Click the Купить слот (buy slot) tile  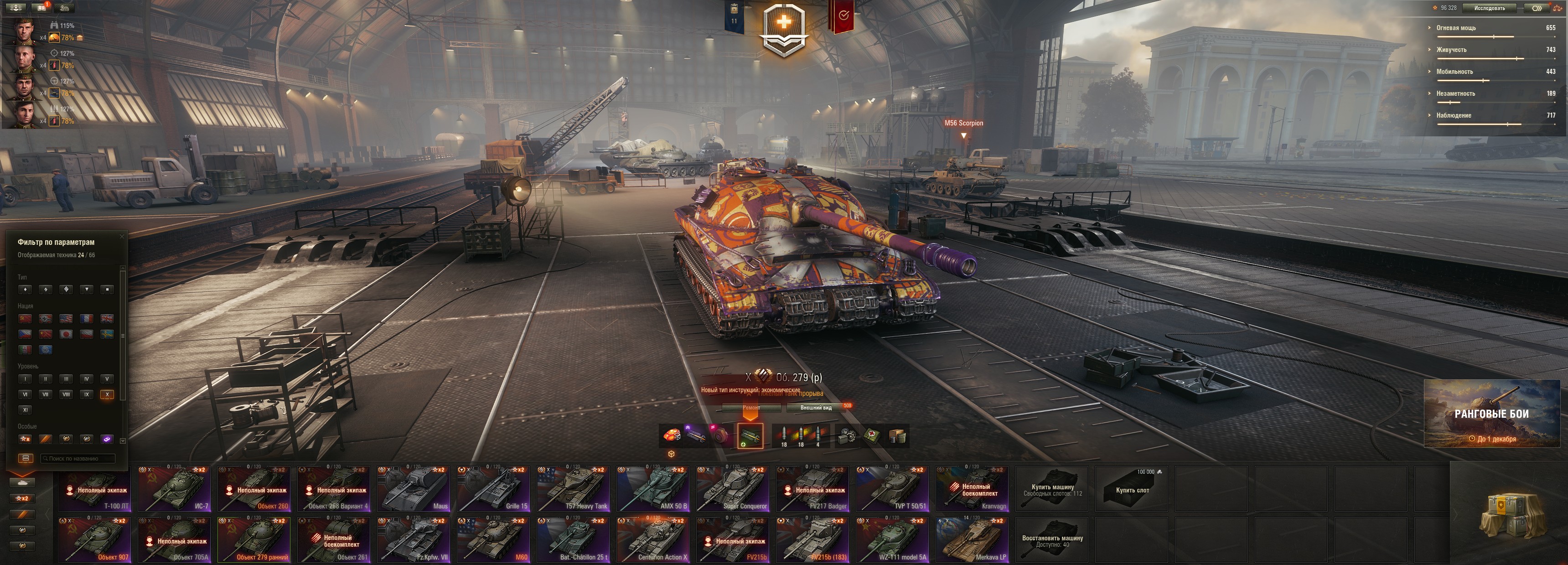click(1132, 488)
